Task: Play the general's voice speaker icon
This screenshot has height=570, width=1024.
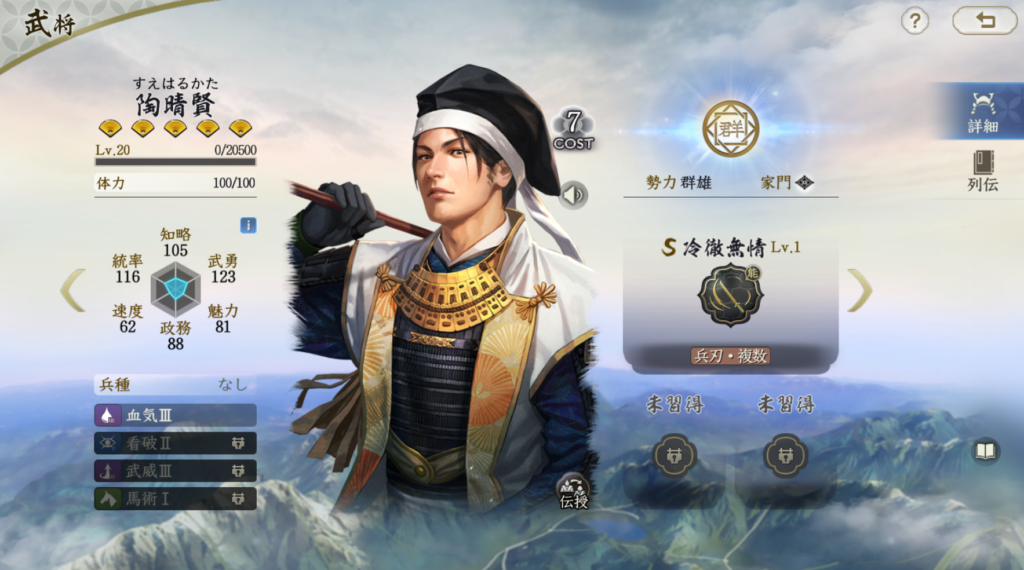Action: pos(573,195)
